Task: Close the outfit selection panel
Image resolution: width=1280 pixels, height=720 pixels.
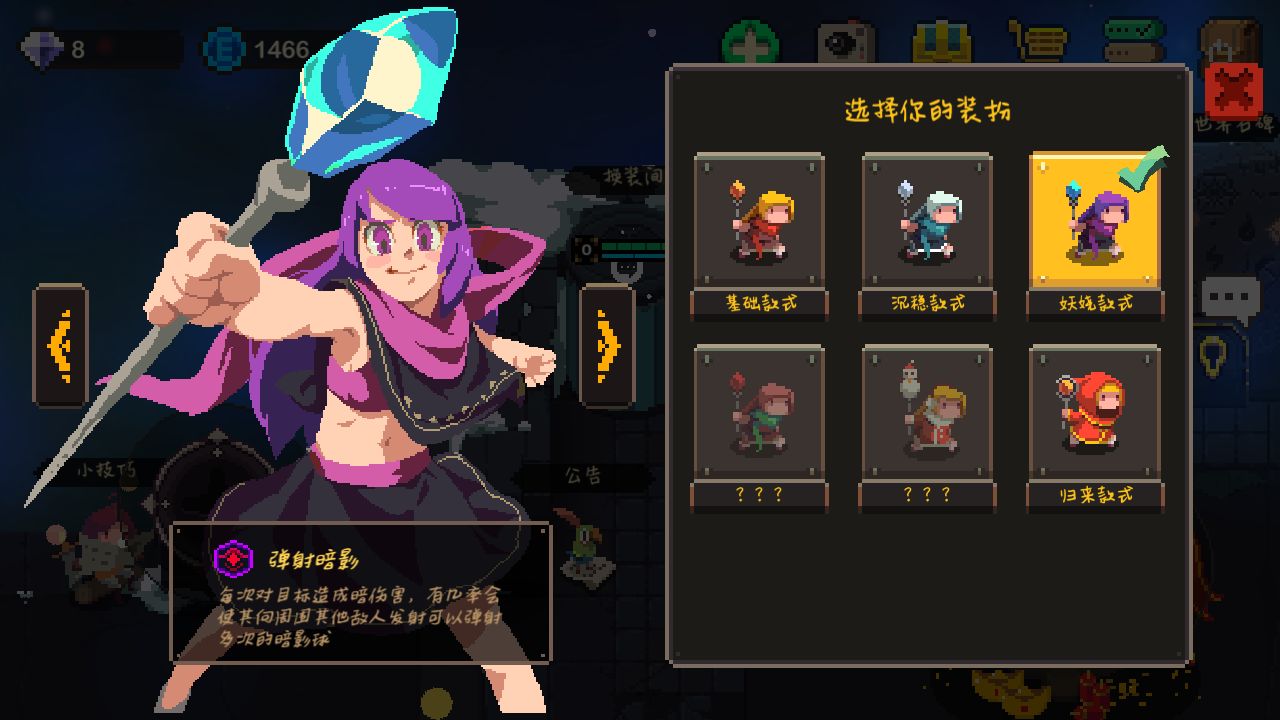Action: pos(1234,91)
